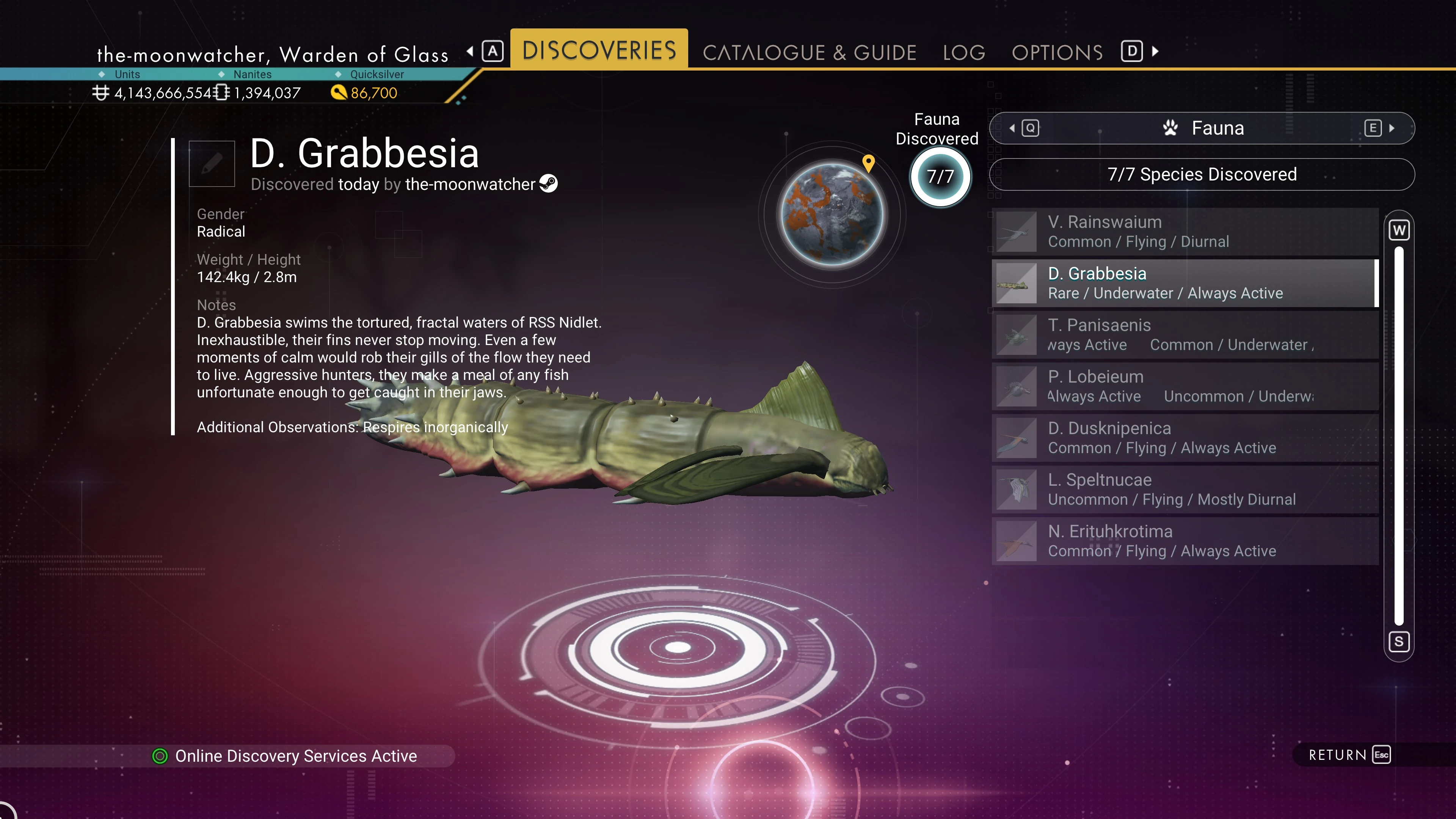The height and width of the screenshot is (819, 1456).
Task: Cycle the Fauna category to the previous type
Action: click(1025, 128)
